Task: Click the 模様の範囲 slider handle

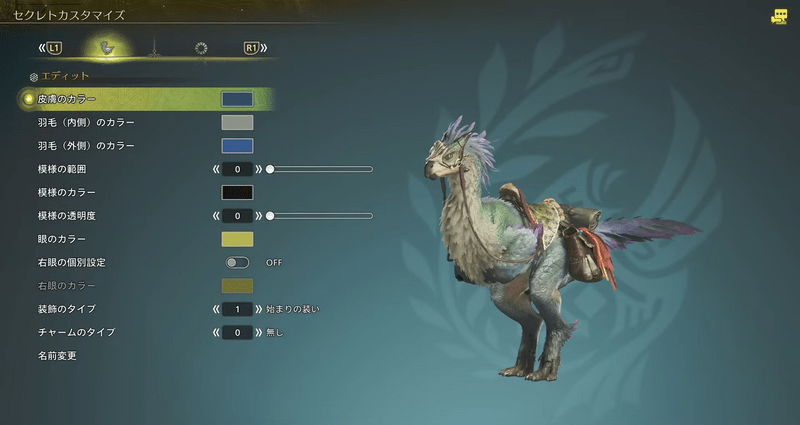Action: (270, 169)
